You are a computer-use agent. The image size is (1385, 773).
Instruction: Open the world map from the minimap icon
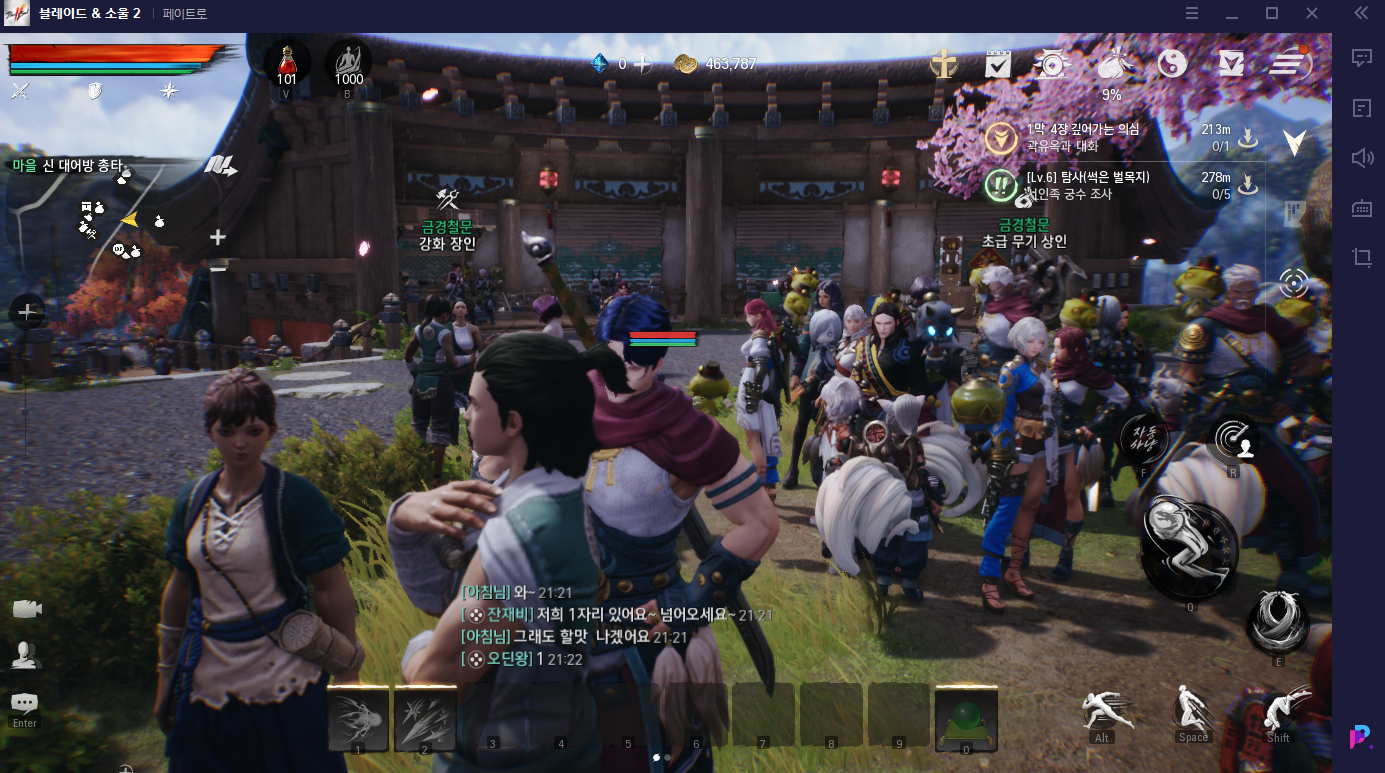pyautogui.click(x=220, y=166)
